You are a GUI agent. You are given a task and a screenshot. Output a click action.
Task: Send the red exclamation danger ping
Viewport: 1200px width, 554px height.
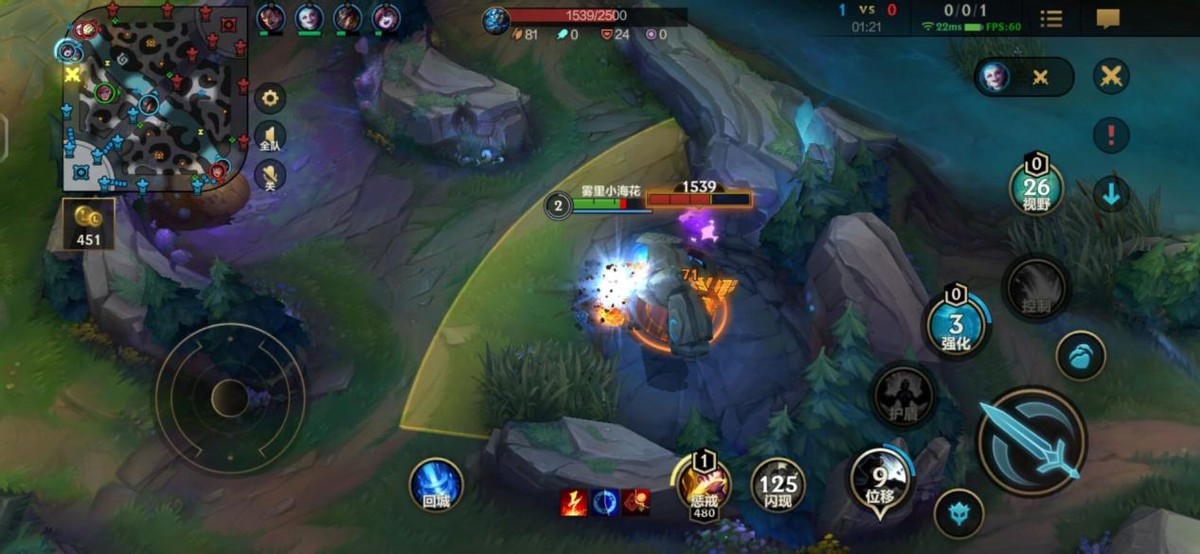[x=1111, y=134]
